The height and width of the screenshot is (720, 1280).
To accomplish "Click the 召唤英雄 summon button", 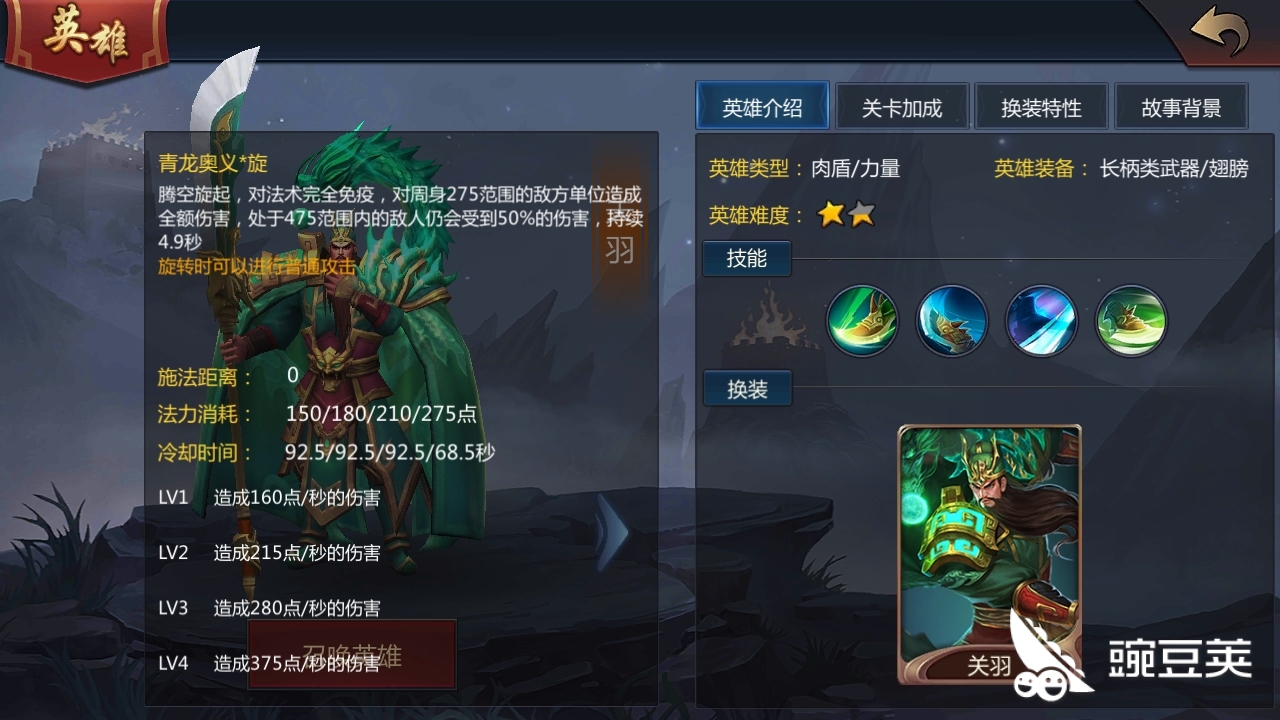I will coord(350,656).
